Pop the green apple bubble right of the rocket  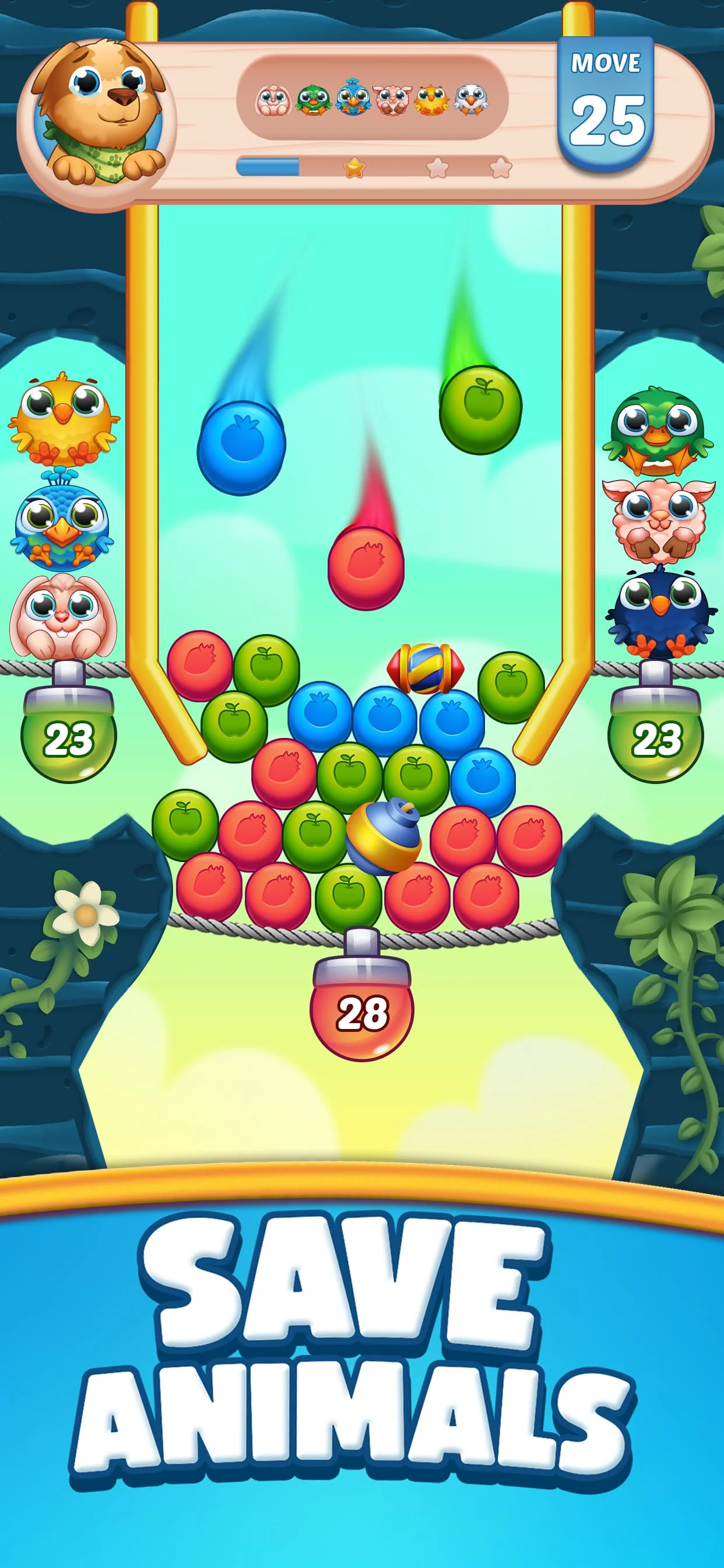pos(511,686)
